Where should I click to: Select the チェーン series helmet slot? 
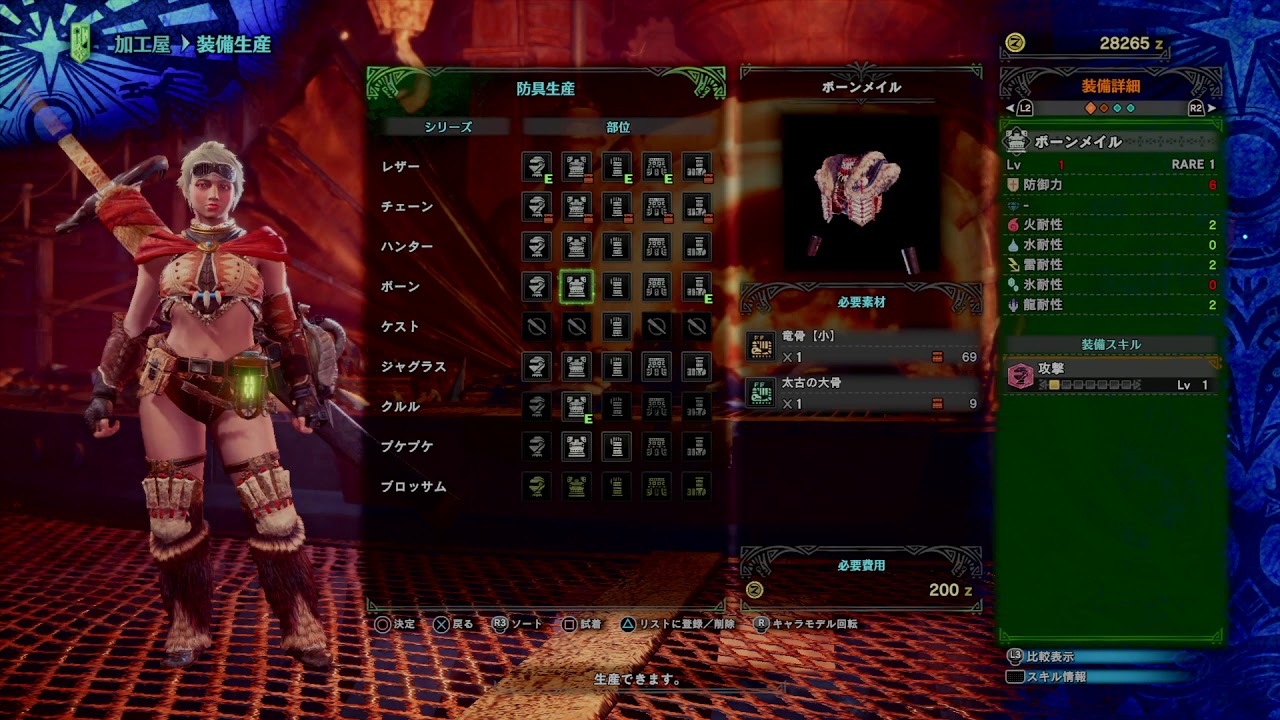pyautogui.click(x=537, y=207)
